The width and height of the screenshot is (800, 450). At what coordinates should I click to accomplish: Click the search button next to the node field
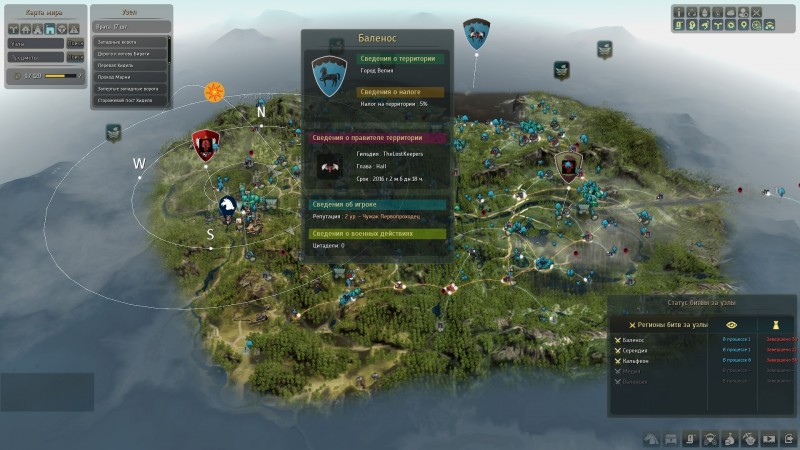[x=75, y=43]
